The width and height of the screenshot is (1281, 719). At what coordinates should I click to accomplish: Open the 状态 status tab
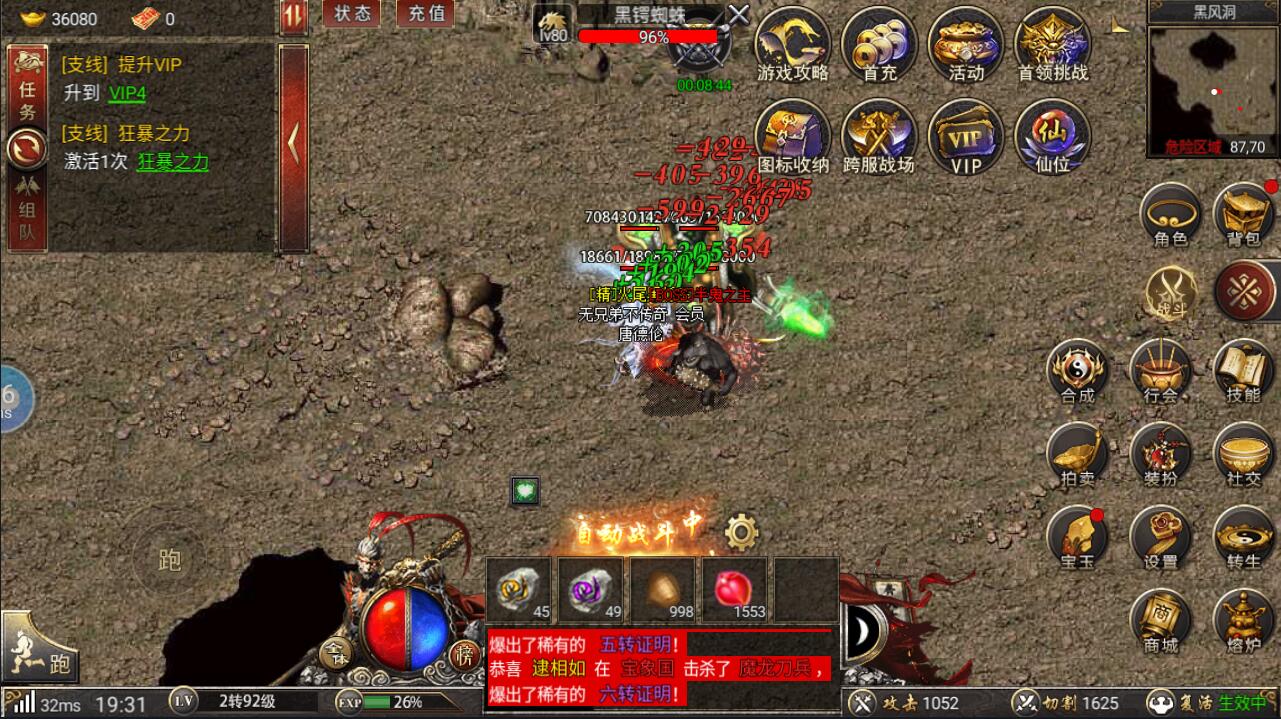click(351, 14)
